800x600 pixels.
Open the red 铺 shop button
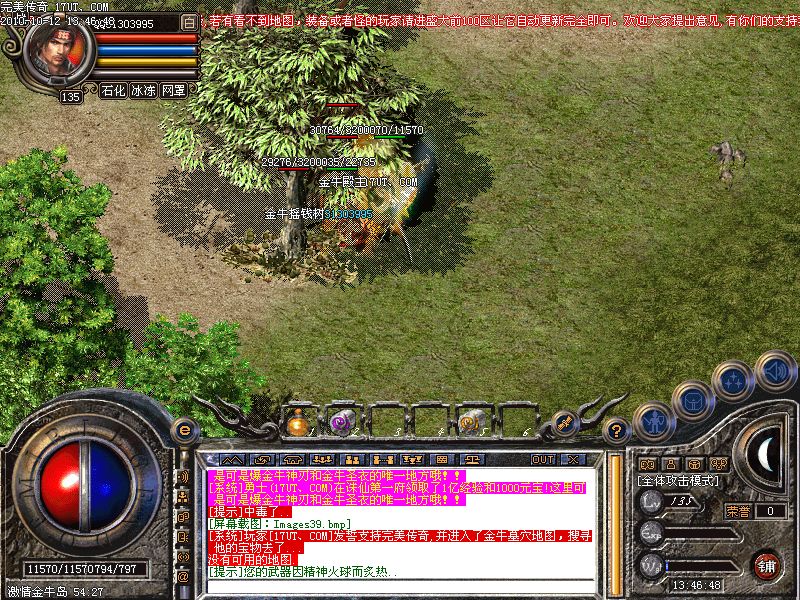(x=767, y=564)
